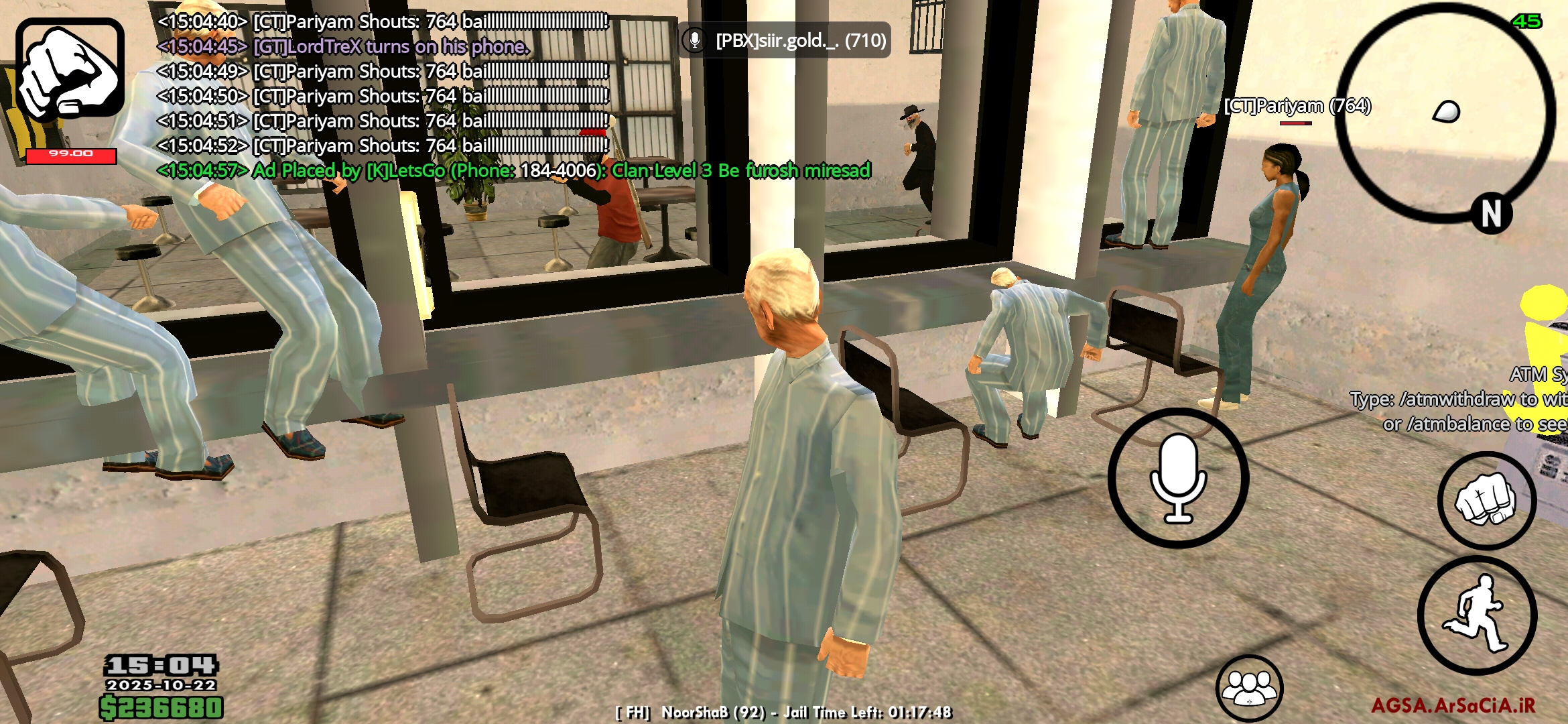Open the player list group icon
Screen dimensions: 1568x724
(1249, 688)
